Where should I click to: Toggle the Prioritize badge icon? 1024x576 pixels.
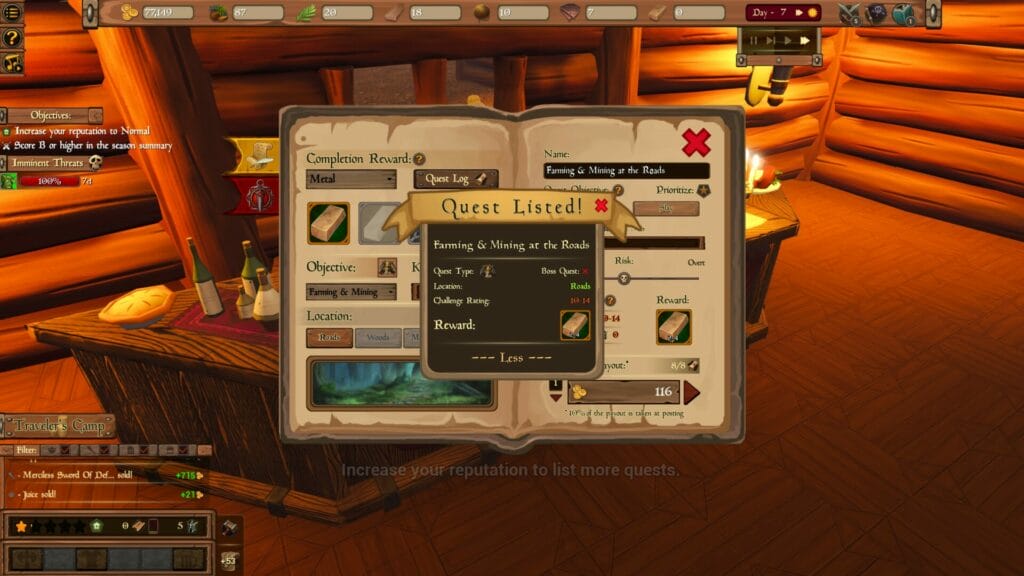click(704, 190)
